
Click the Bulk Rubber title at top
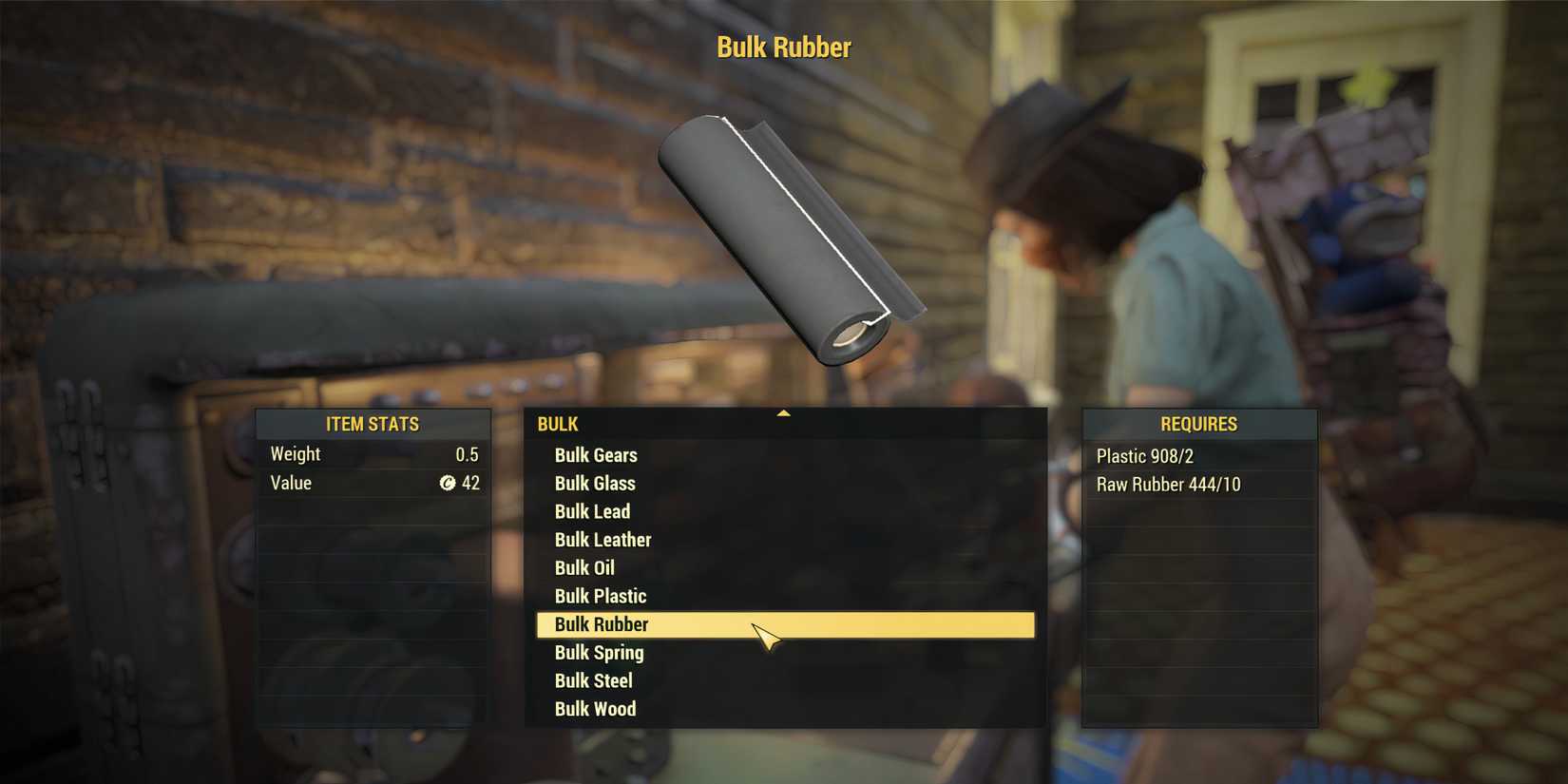coord(783,46)
